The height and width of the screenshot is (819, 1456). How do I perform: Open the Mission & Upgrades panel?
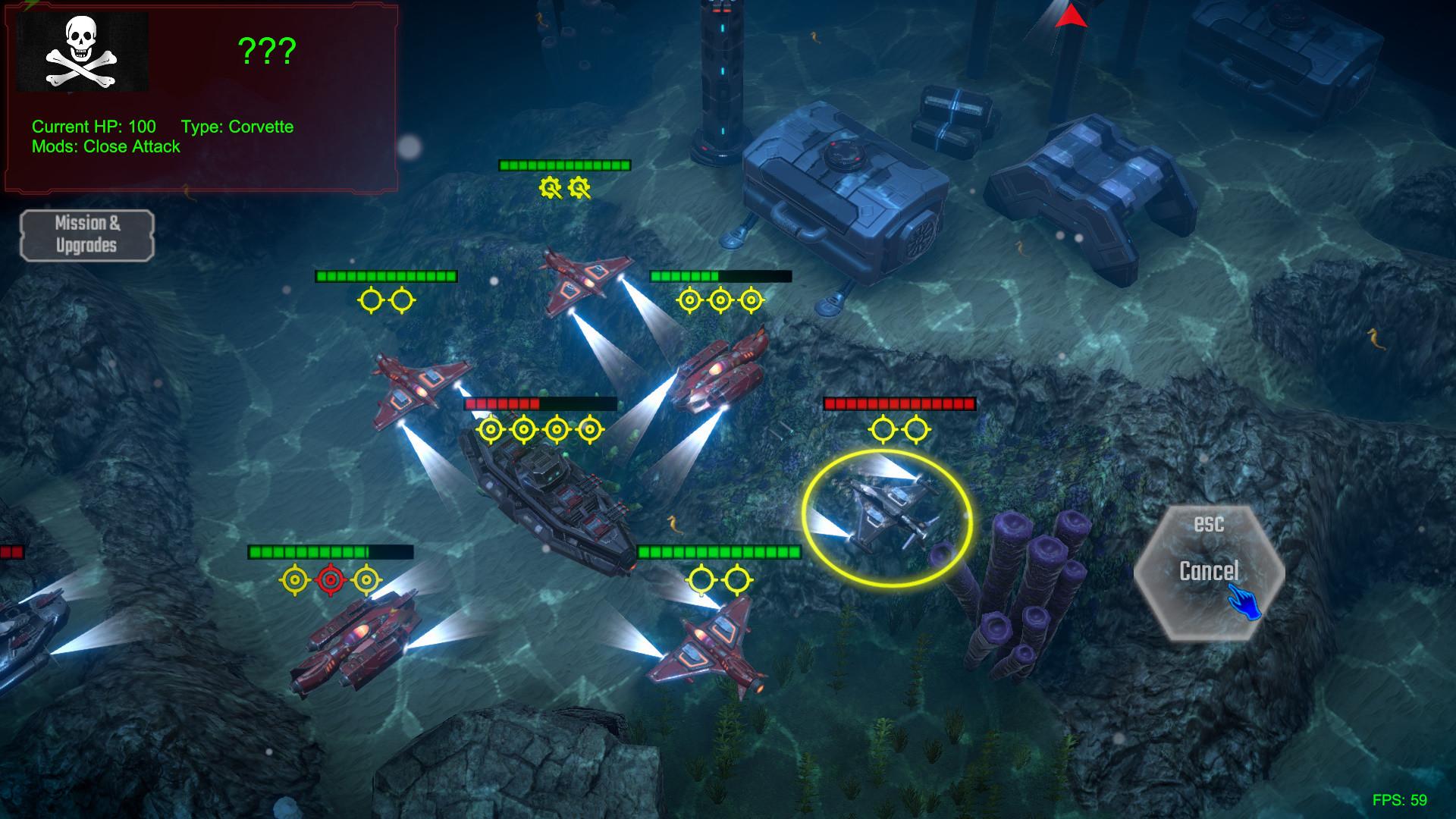coord(86,235)
